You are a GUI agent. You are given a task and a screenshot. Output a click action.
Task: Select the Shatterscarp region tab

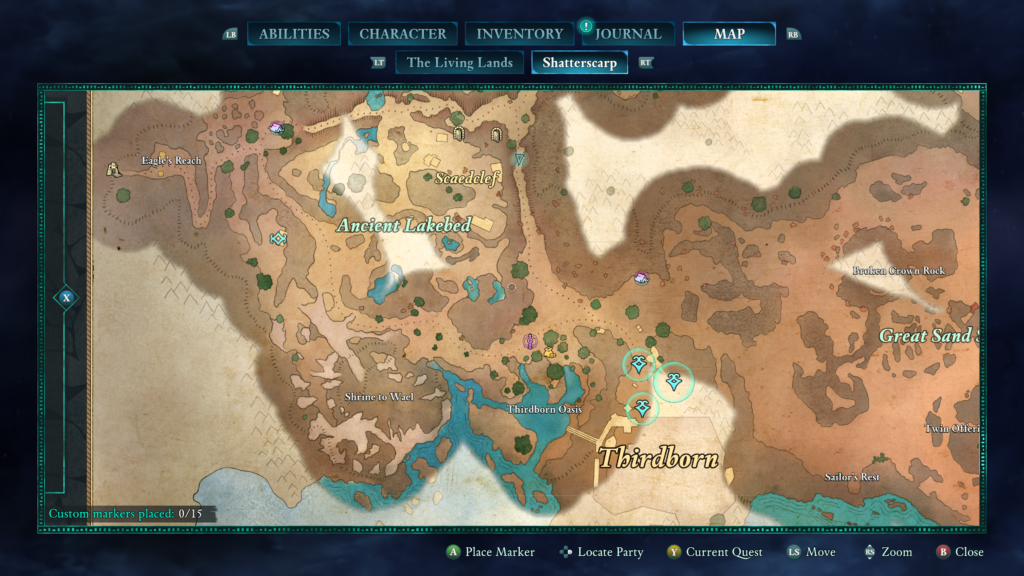[580, 63]
